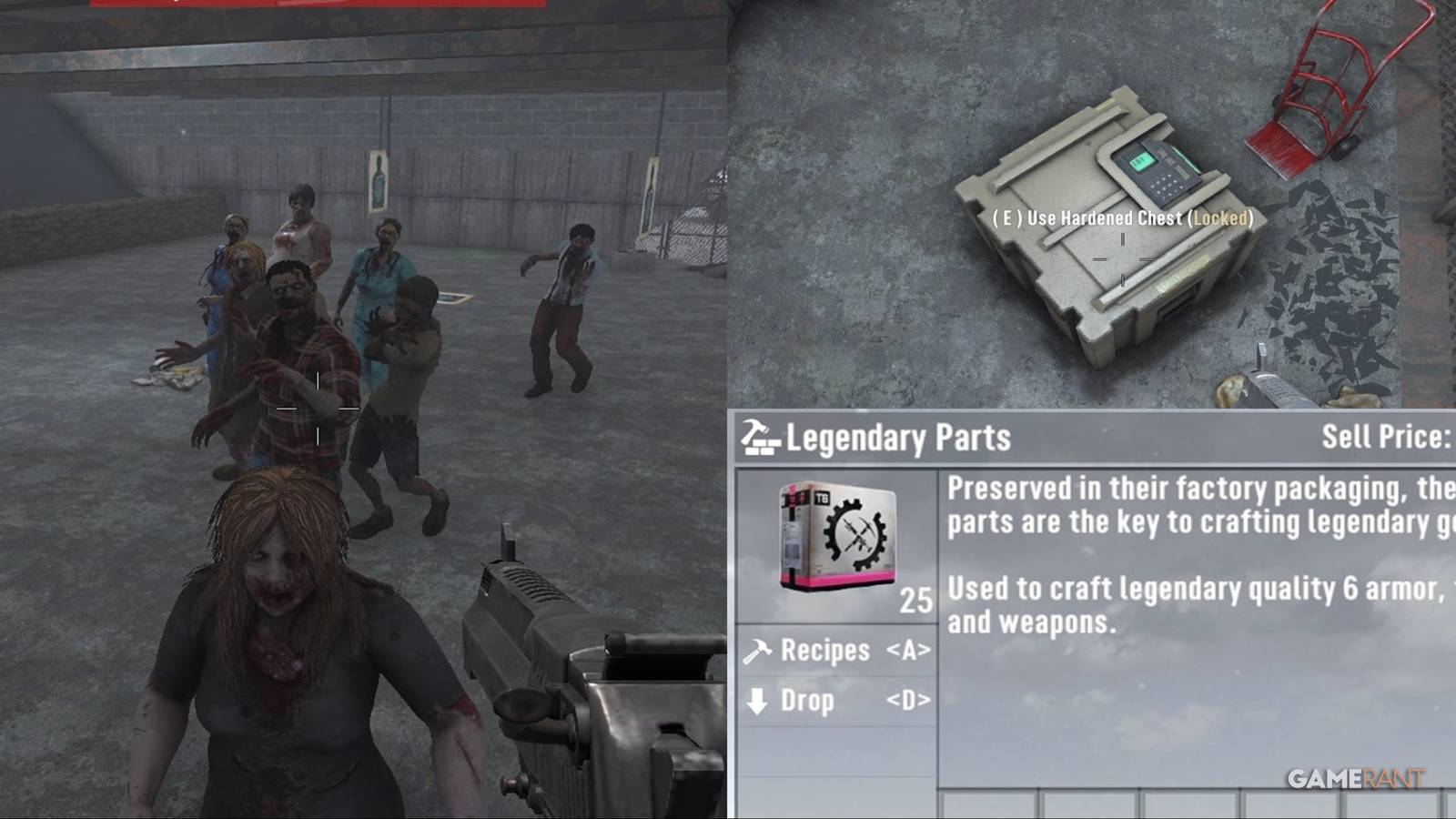Drop the Legendary Parts item
This screenshot has width=1456, height=819.
pos(810,701)
